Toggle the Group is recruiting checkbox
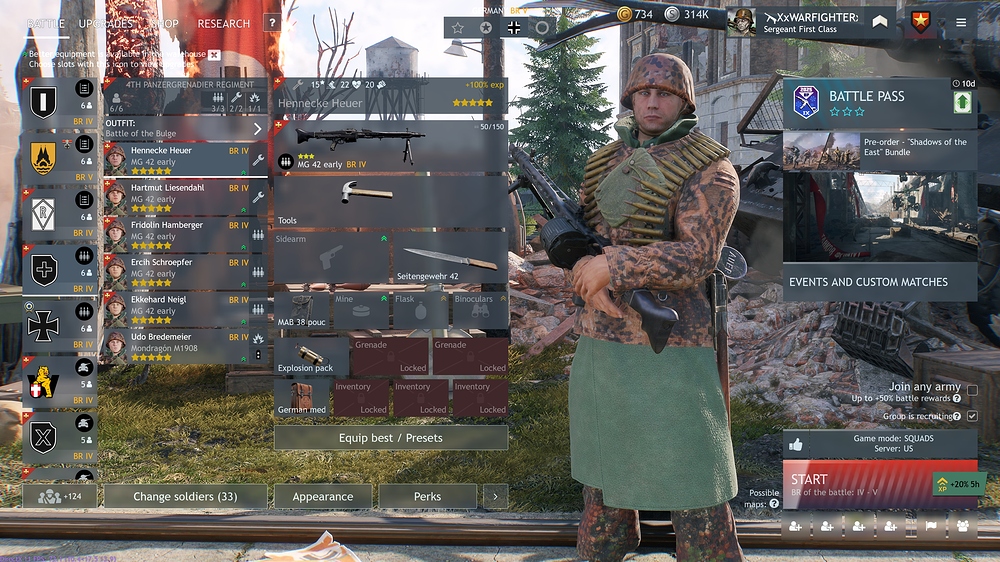This screenshot has height=562, width=1000. click(972, 416)
